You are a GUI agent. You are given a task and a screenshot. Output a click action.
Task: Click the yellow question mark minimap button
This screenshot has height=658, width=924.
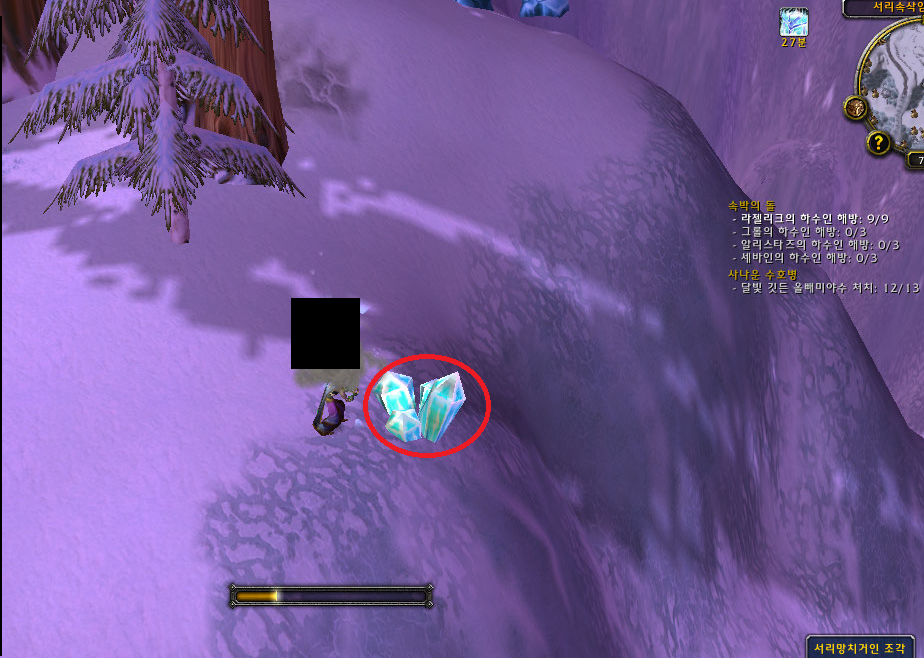click(x=880, y=142)
